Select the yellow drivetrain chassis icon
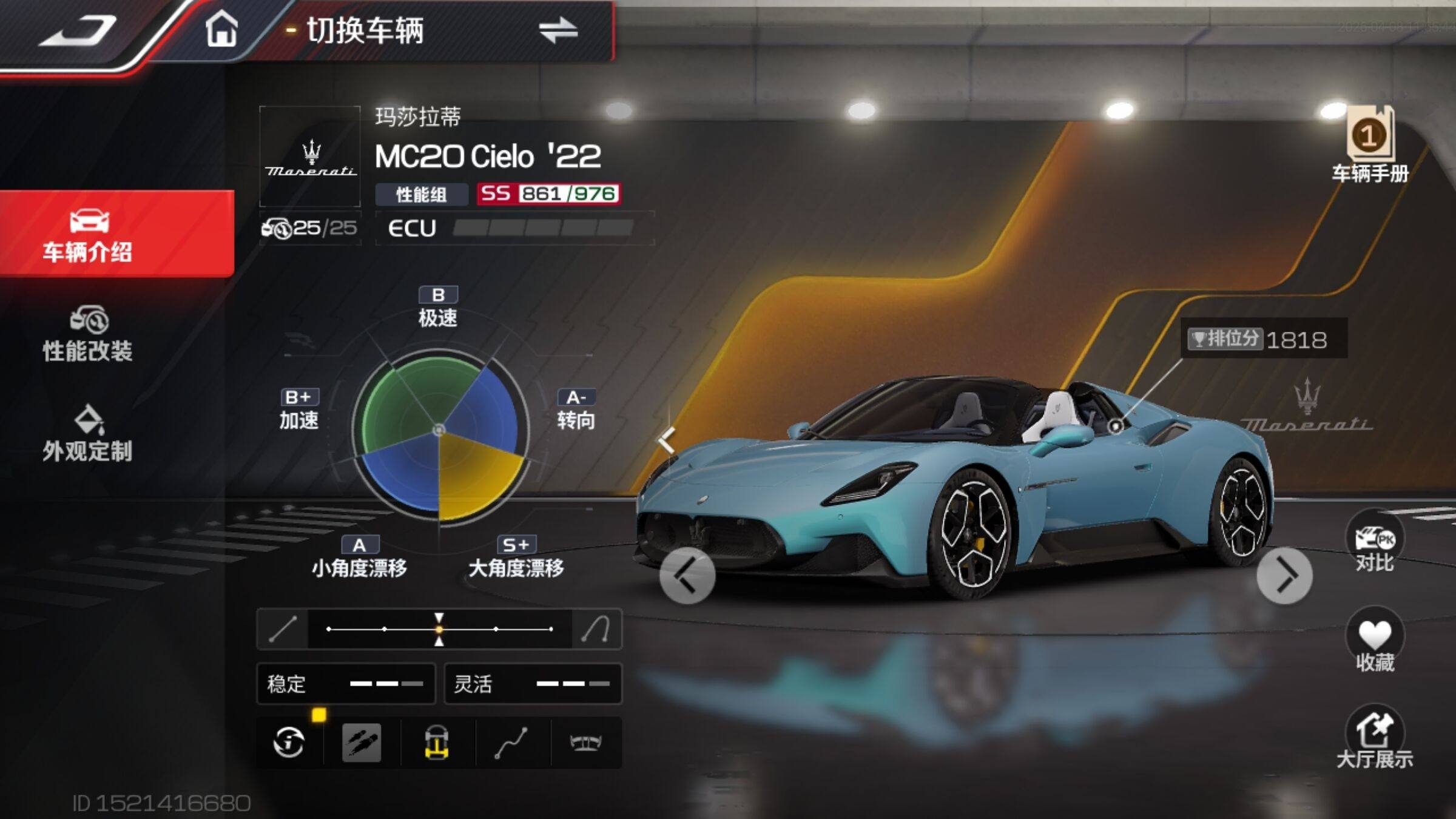 (x=436, y=742)
